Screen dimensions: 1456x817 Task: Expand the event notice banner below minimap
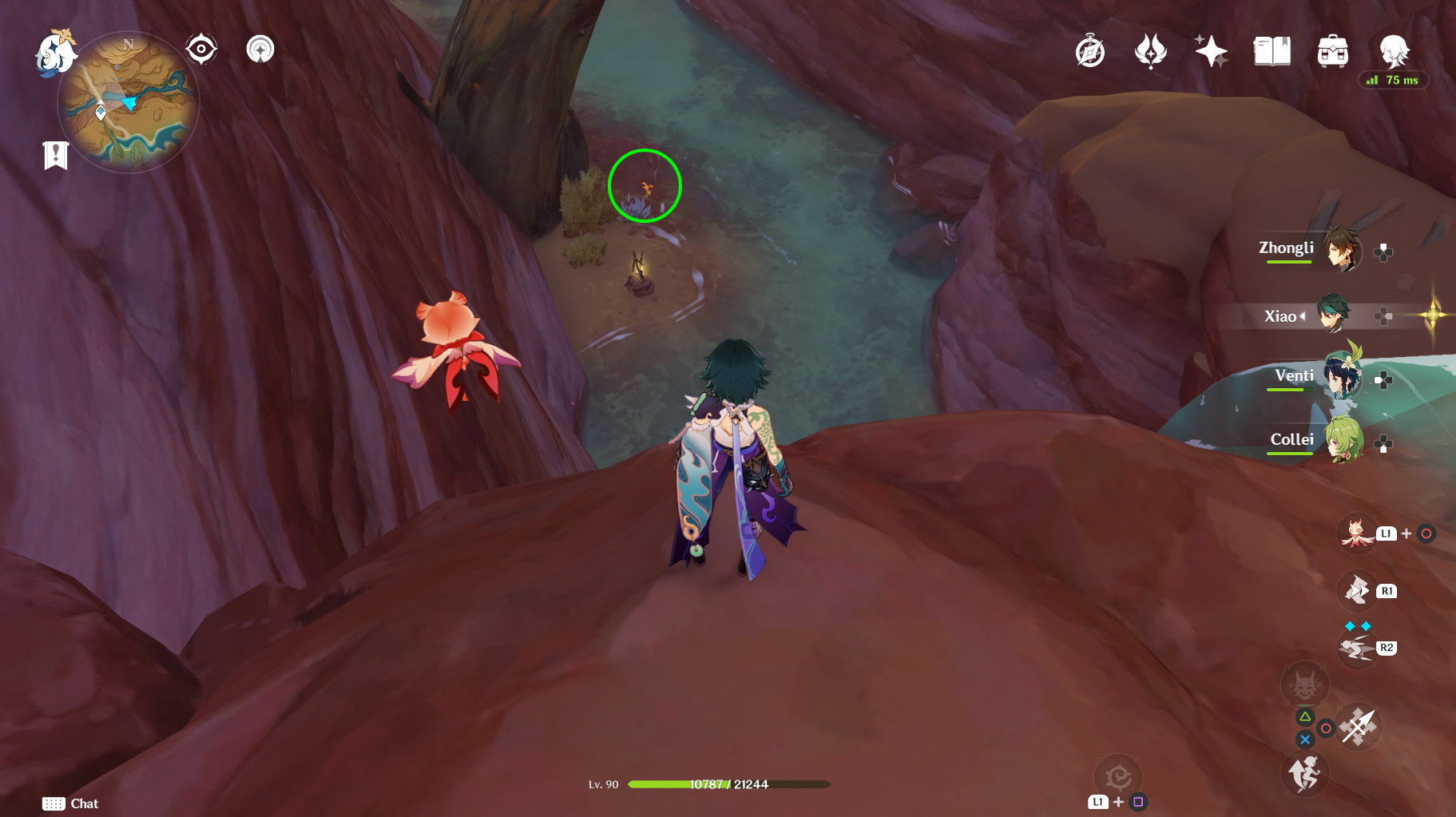pos(54,154)
